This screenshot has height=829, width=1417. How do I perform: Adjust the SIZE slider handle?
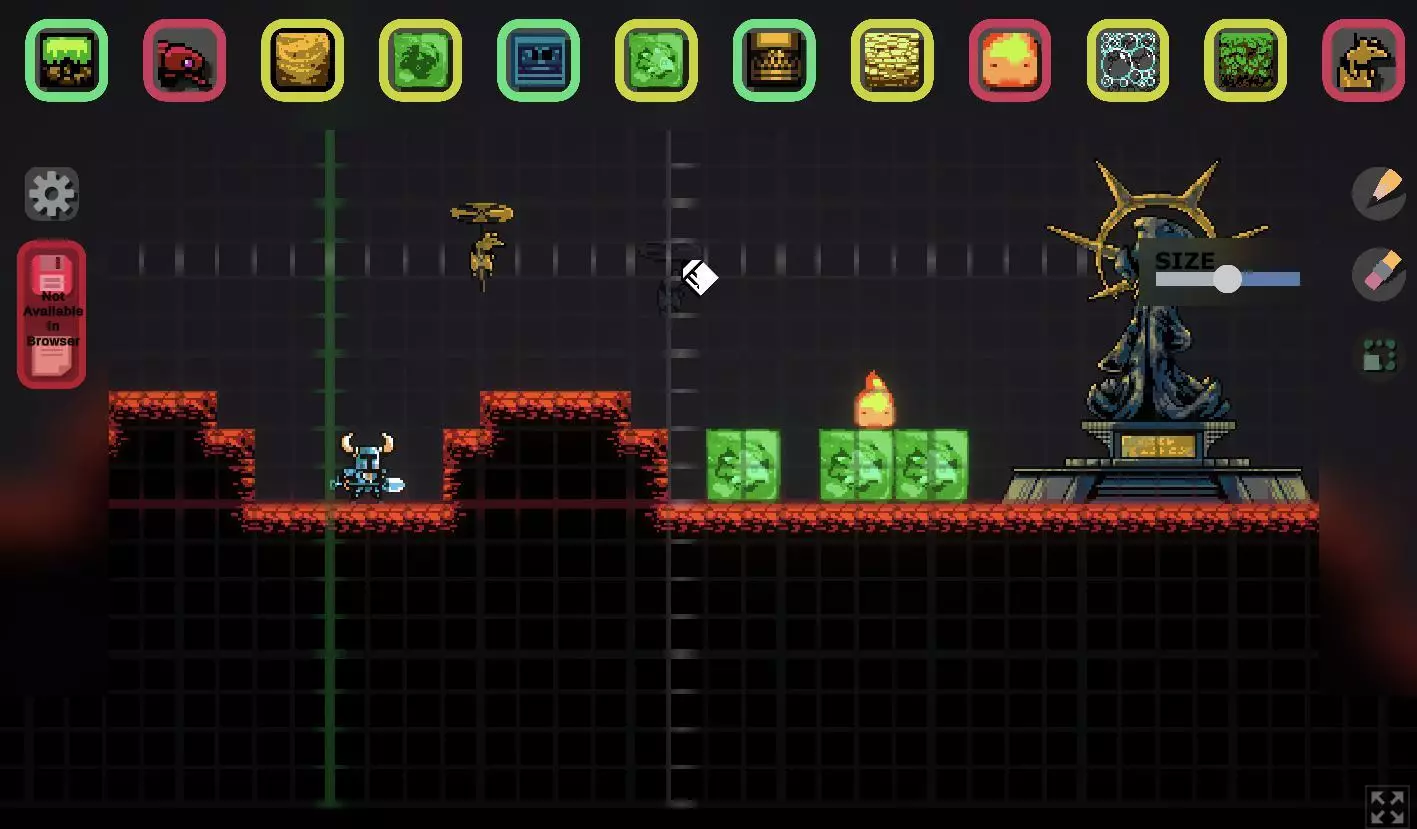[1228, 279]
